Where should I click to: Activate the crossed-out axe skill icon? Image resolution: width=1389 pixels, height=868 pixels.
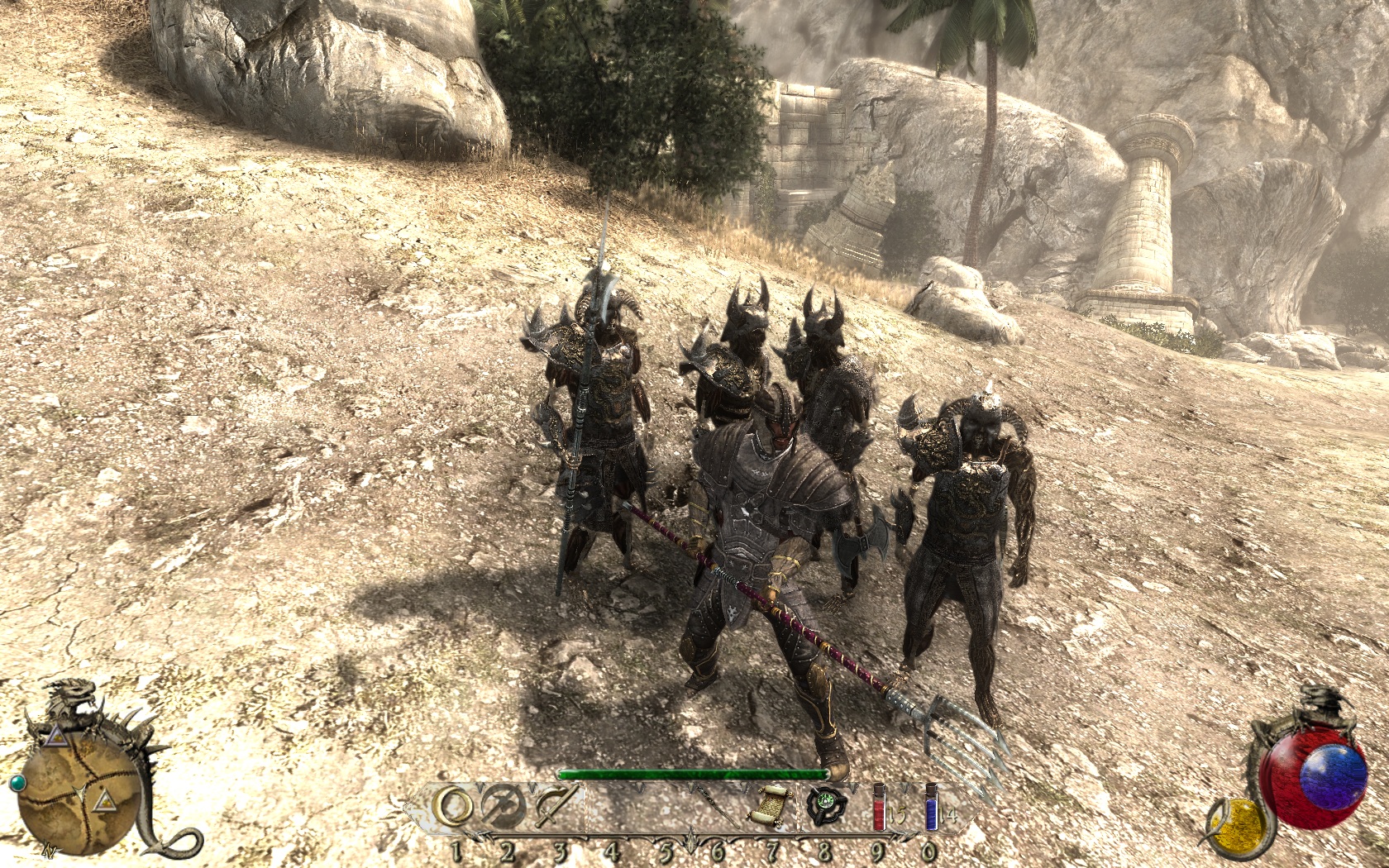pyautogui.click(x=505, y=807)
